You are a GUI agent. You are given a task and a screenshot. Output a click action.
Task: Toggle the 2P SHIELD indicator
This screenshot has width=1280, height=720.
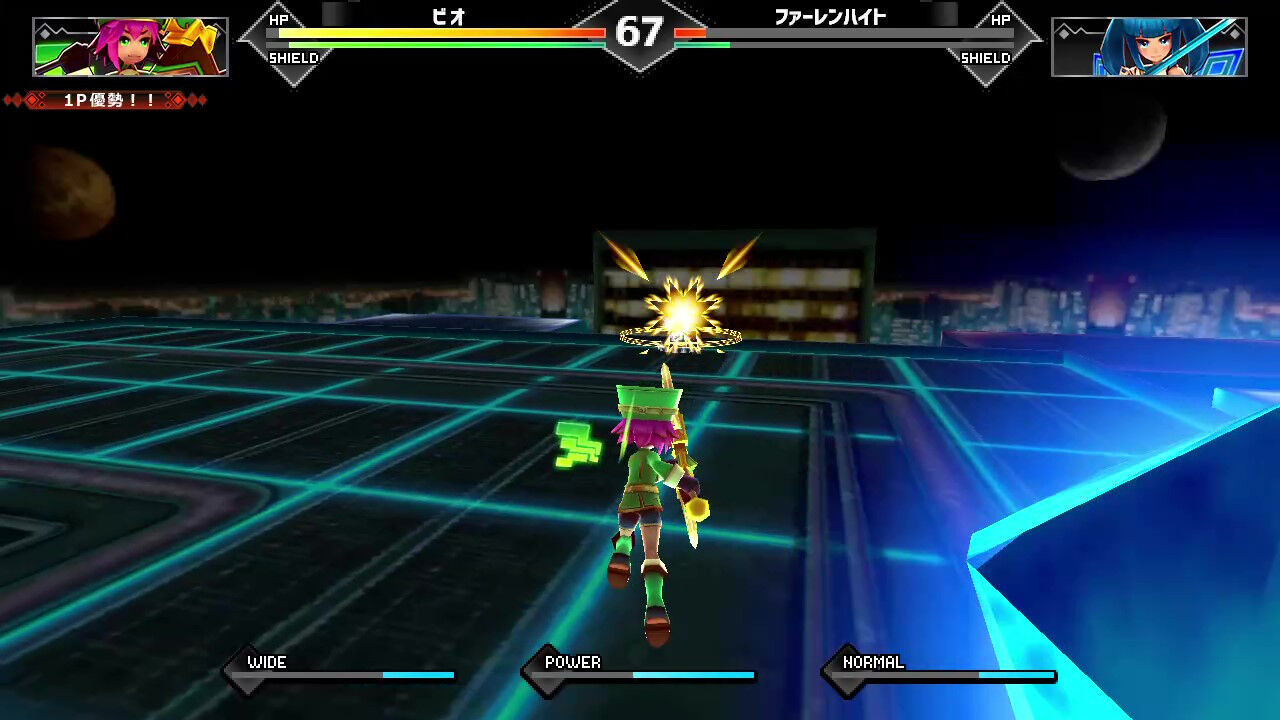tap(985, 59)
